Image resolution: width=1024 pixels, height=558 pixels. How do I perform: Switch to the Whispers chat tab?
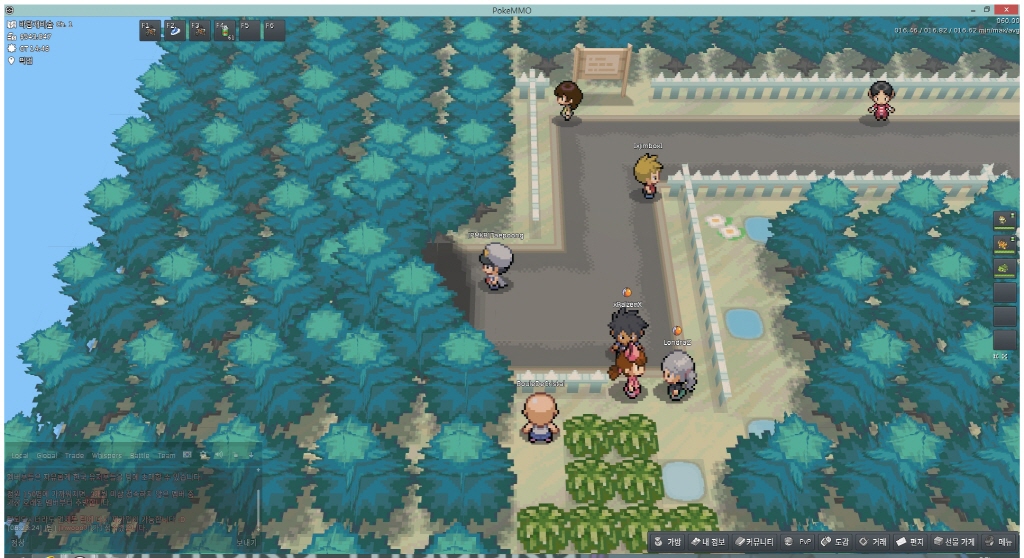[x=107, y=455]
